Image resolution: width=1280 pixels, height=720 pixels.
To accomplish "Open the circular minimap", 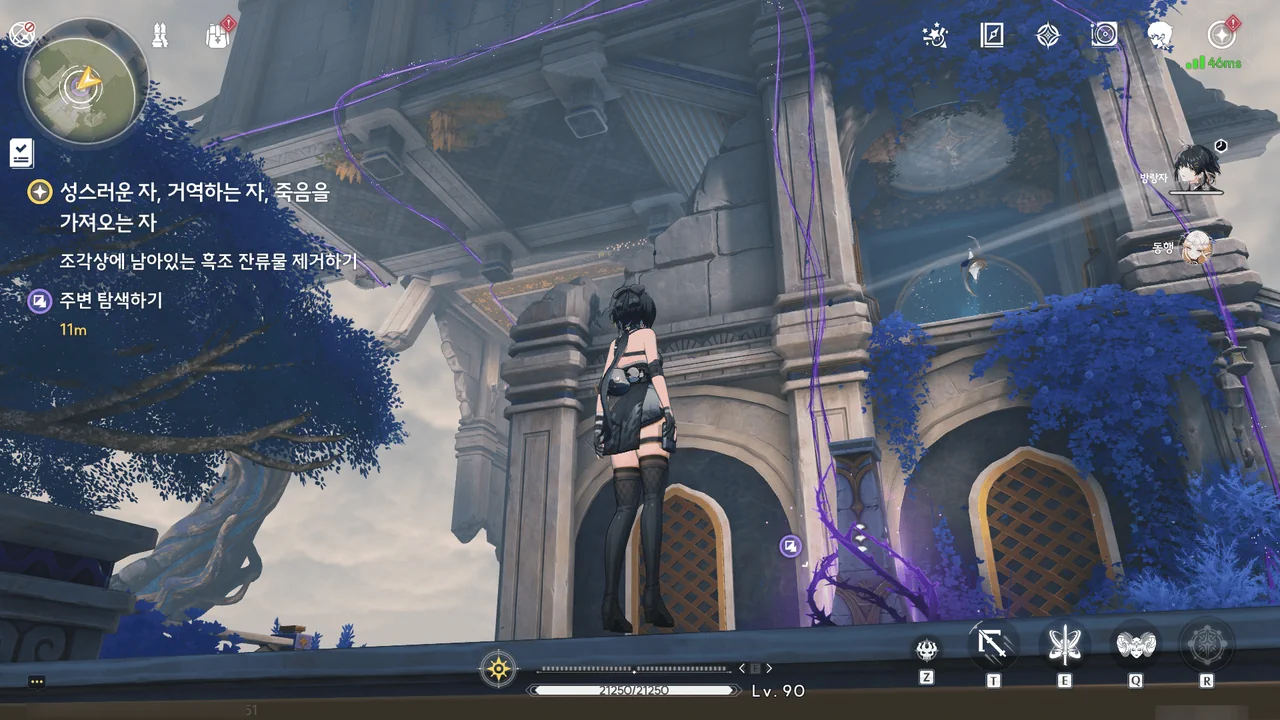I will (85, 81).
